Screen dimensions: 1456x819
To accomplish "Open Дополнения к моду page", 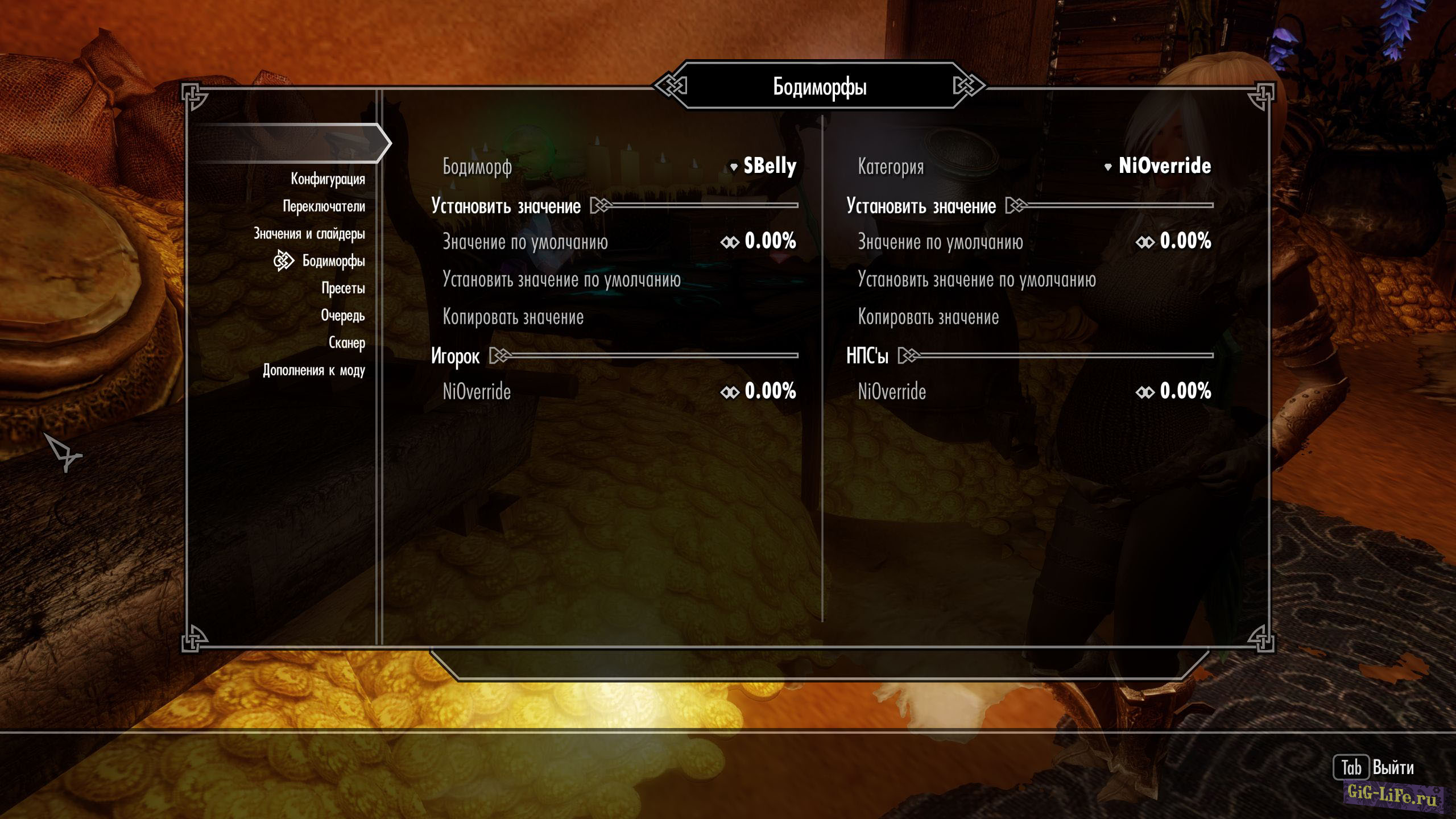I will coord(313,370).
